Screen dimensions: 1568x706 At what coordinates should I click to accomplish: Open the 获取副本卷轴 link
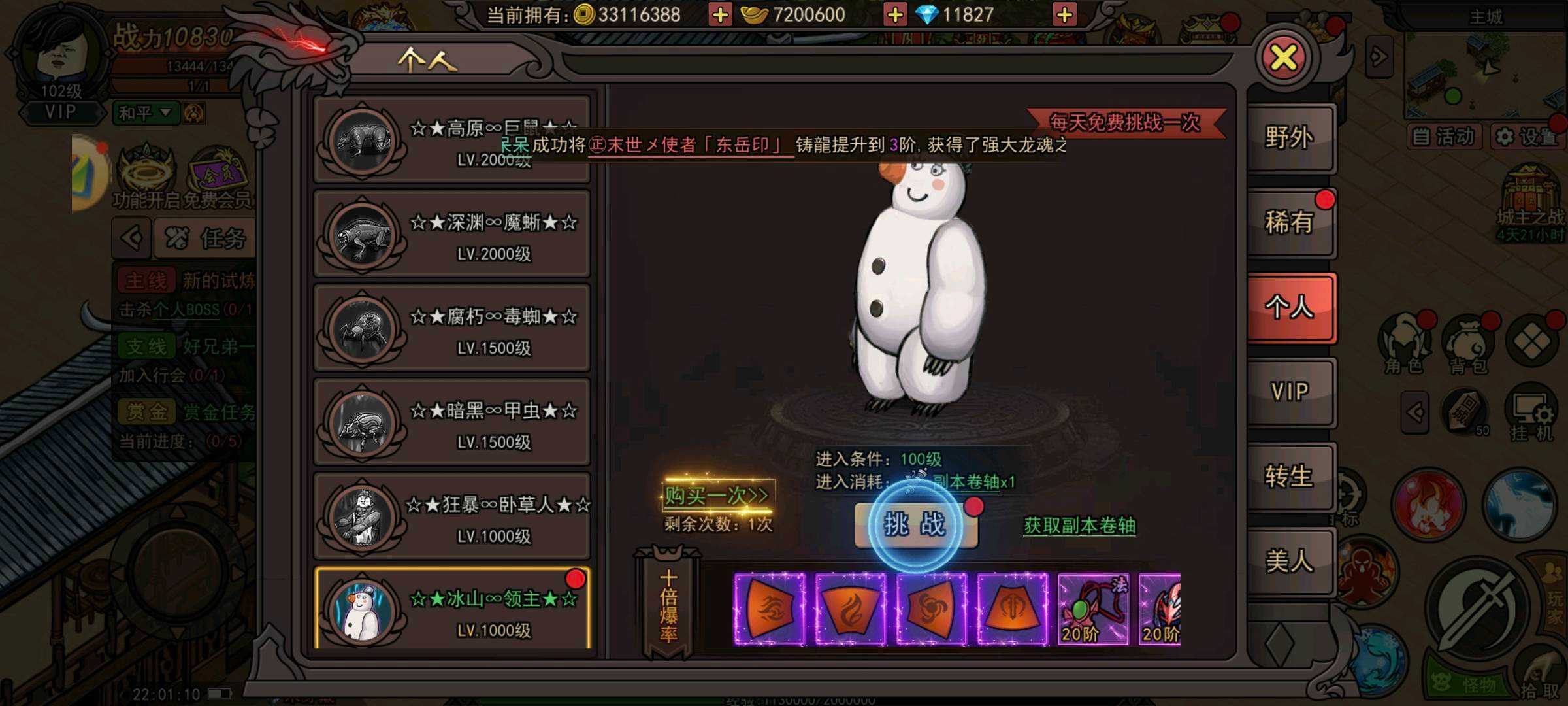tap(1079, 526)
